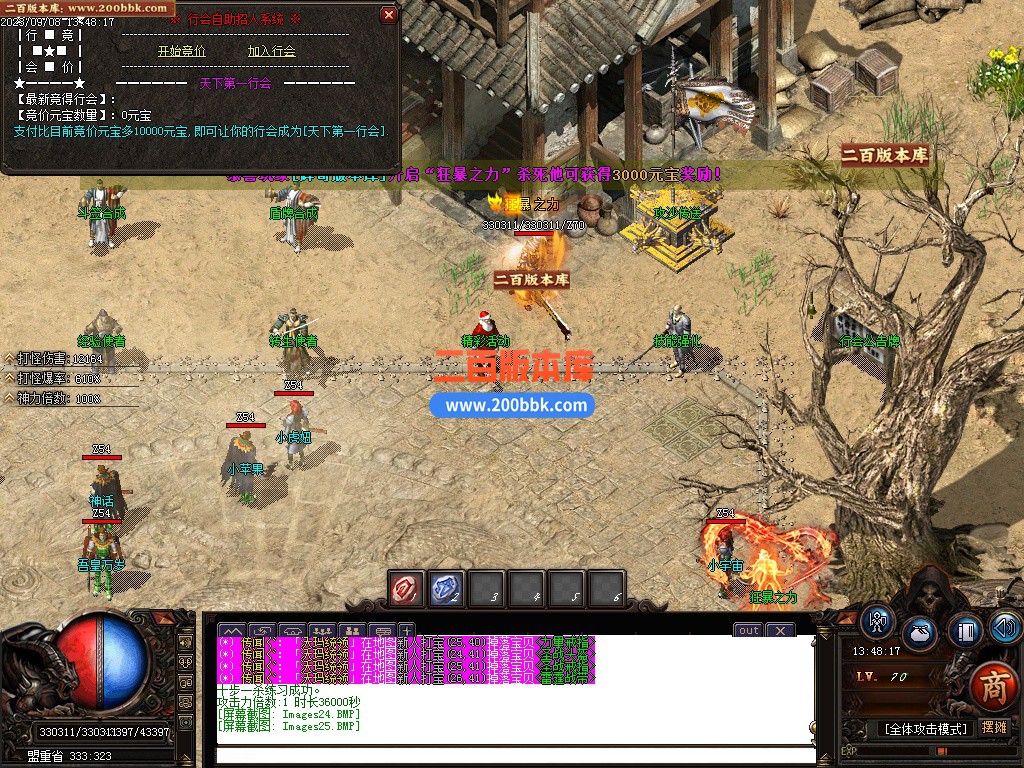This screenshot has width=1024, height=768.
Task: Select the plus chat channel tab
Action: [406, 630]
